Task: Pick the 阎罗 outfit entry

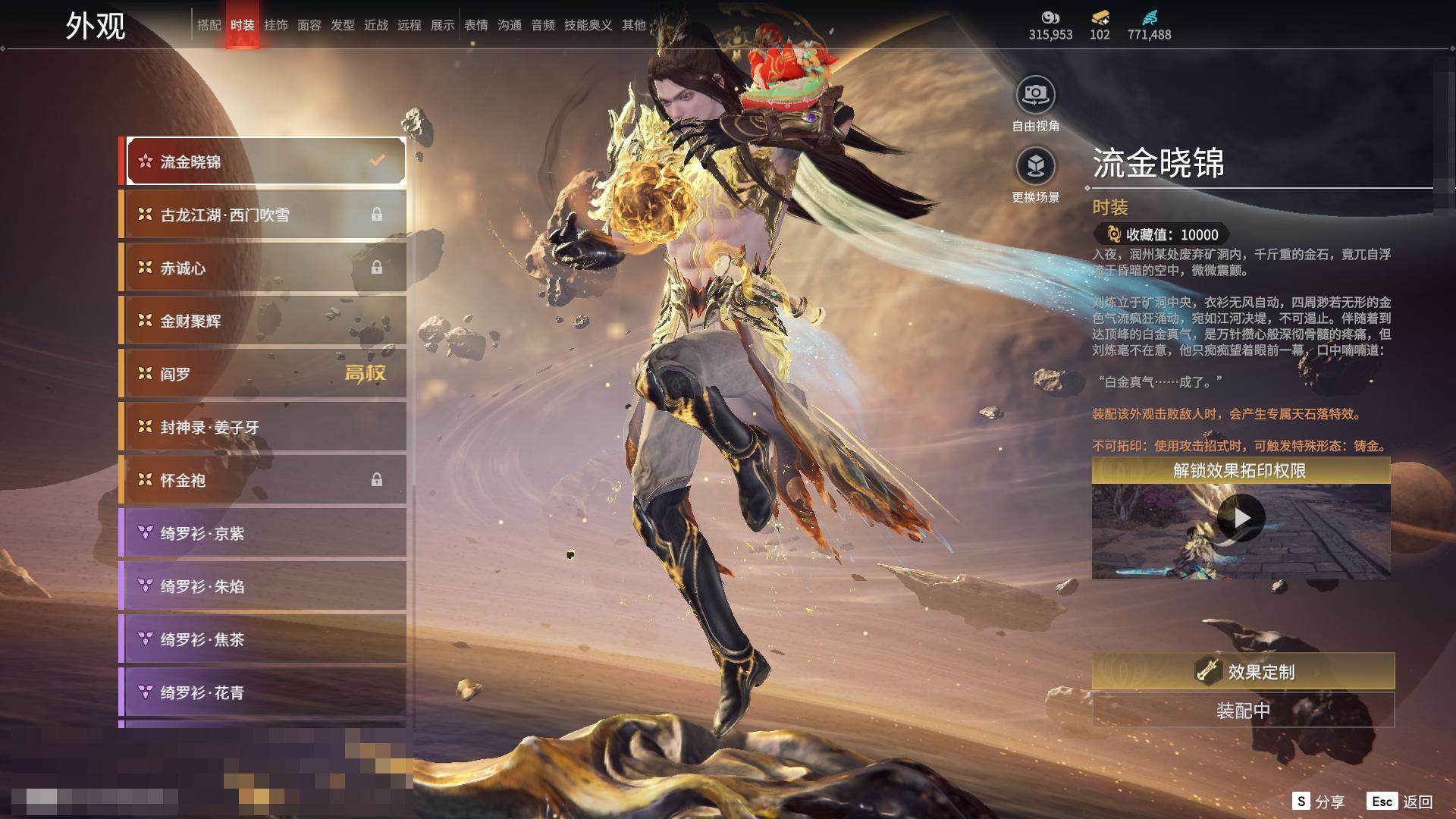Action: coord(262,374)
